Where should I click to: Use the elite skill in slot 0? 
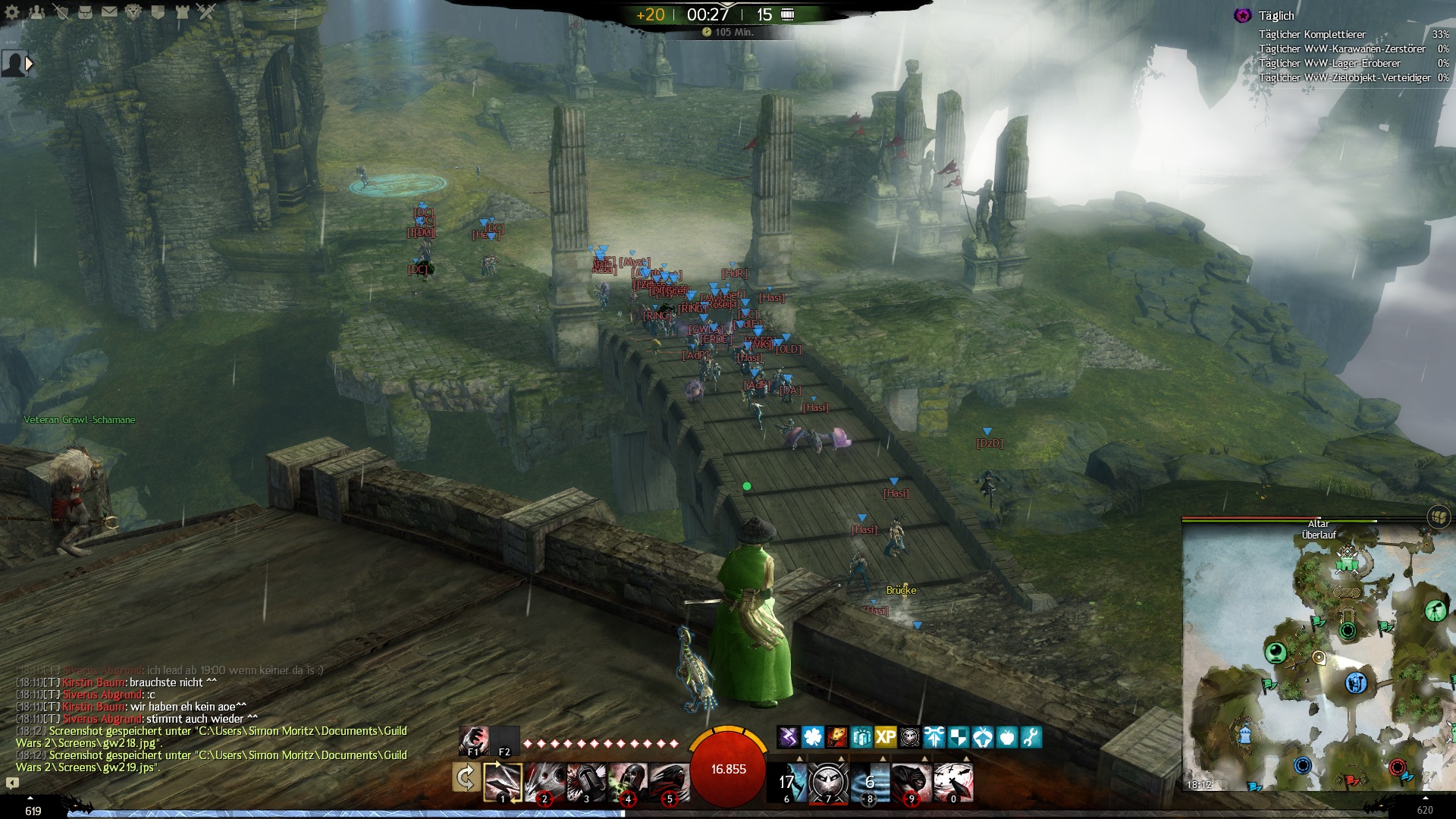click(953, 782)
